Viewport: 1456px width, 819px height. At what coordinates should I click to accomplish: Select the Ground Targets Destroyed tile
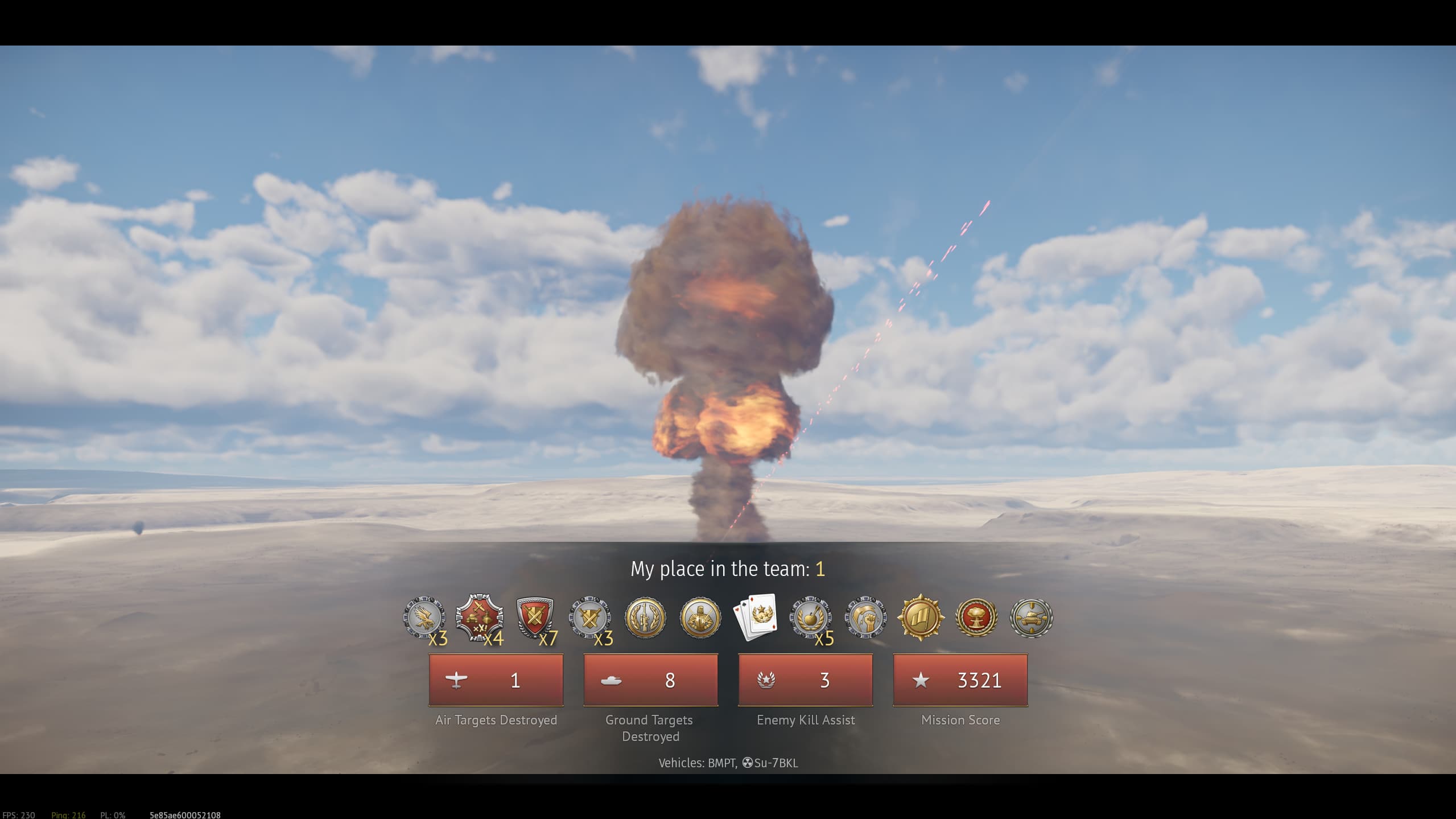(650, 680)
